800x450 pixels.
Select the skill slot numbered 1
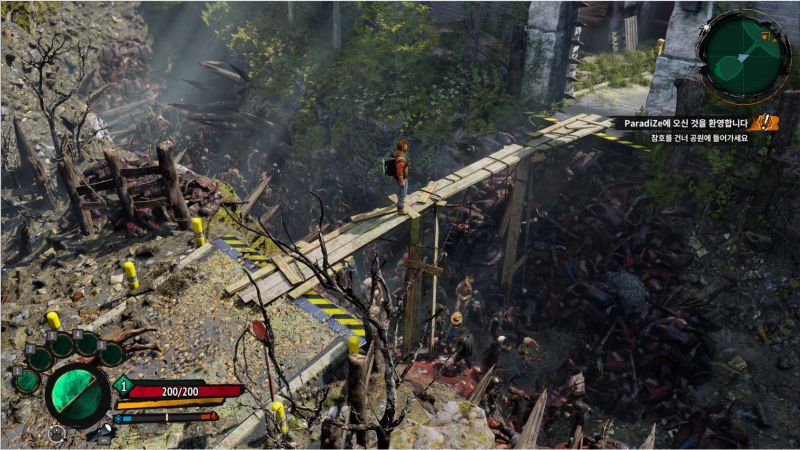26,380
